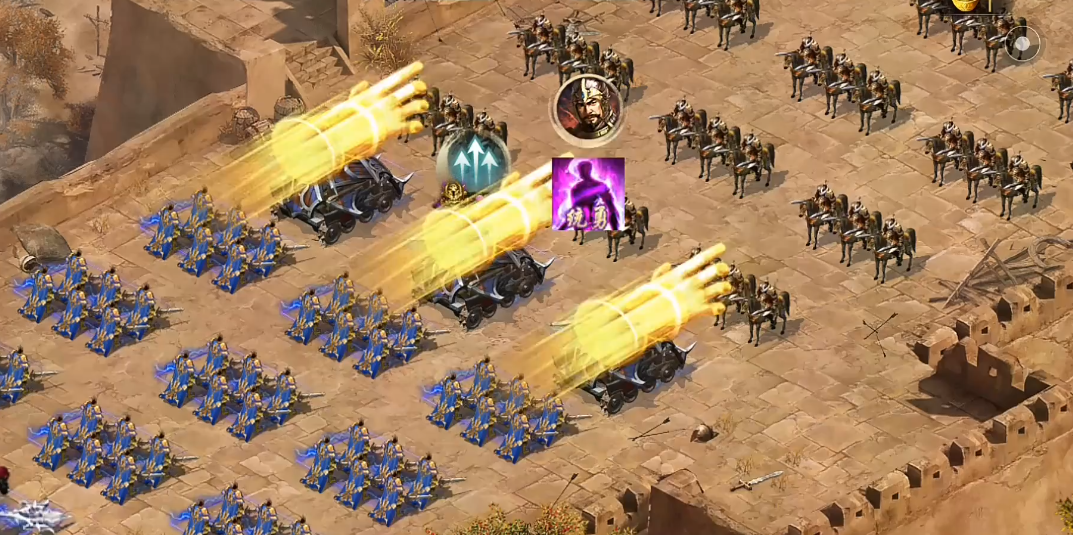Tap the translucent floating circle button
The image size is (1073, 535).
click(1022, 44)
